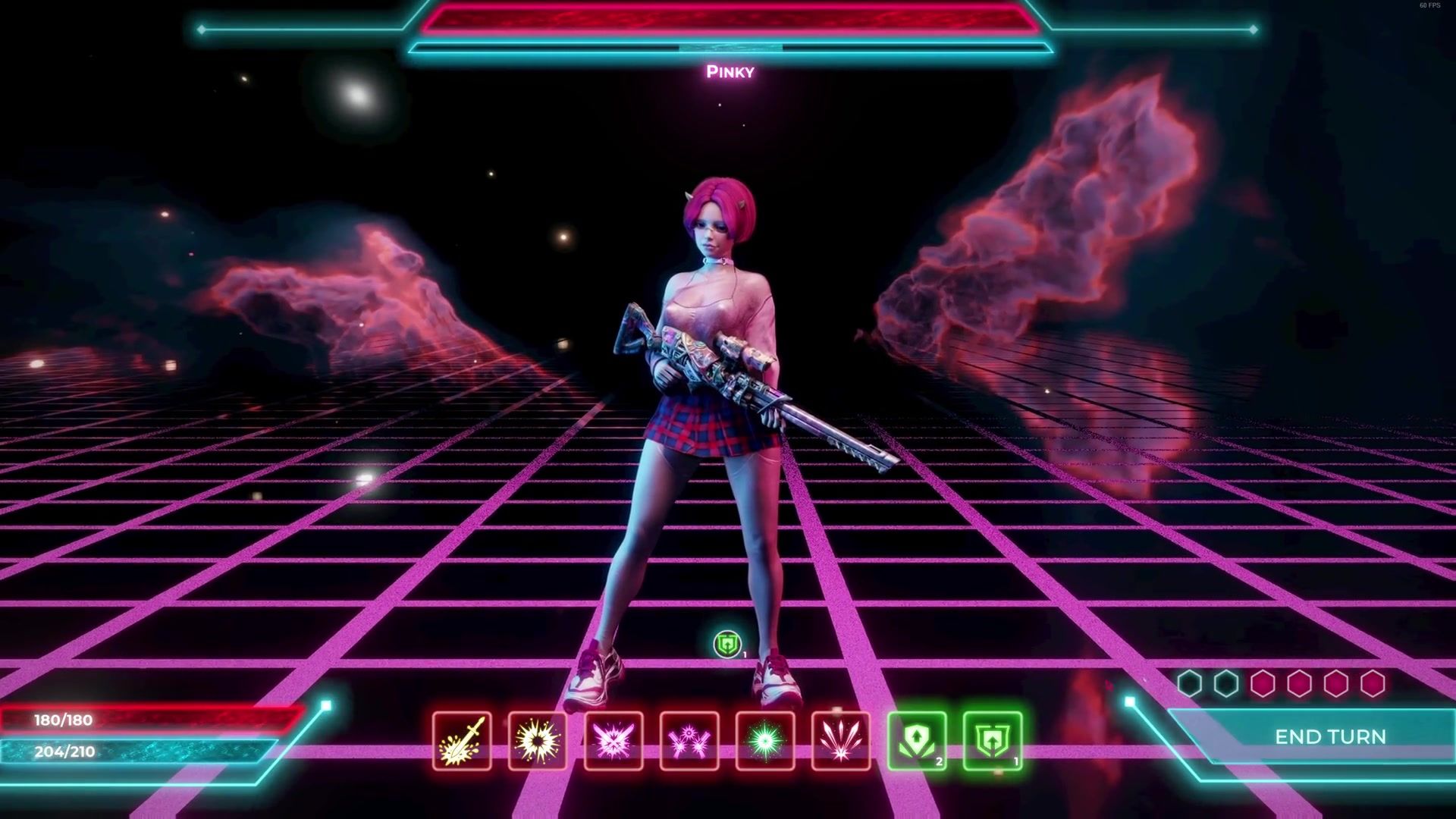Image resolution: width=1456 pixels, height=819 pixels.
Task: Inspect the green shield status effect icon
Action: [x=728, y=645]
